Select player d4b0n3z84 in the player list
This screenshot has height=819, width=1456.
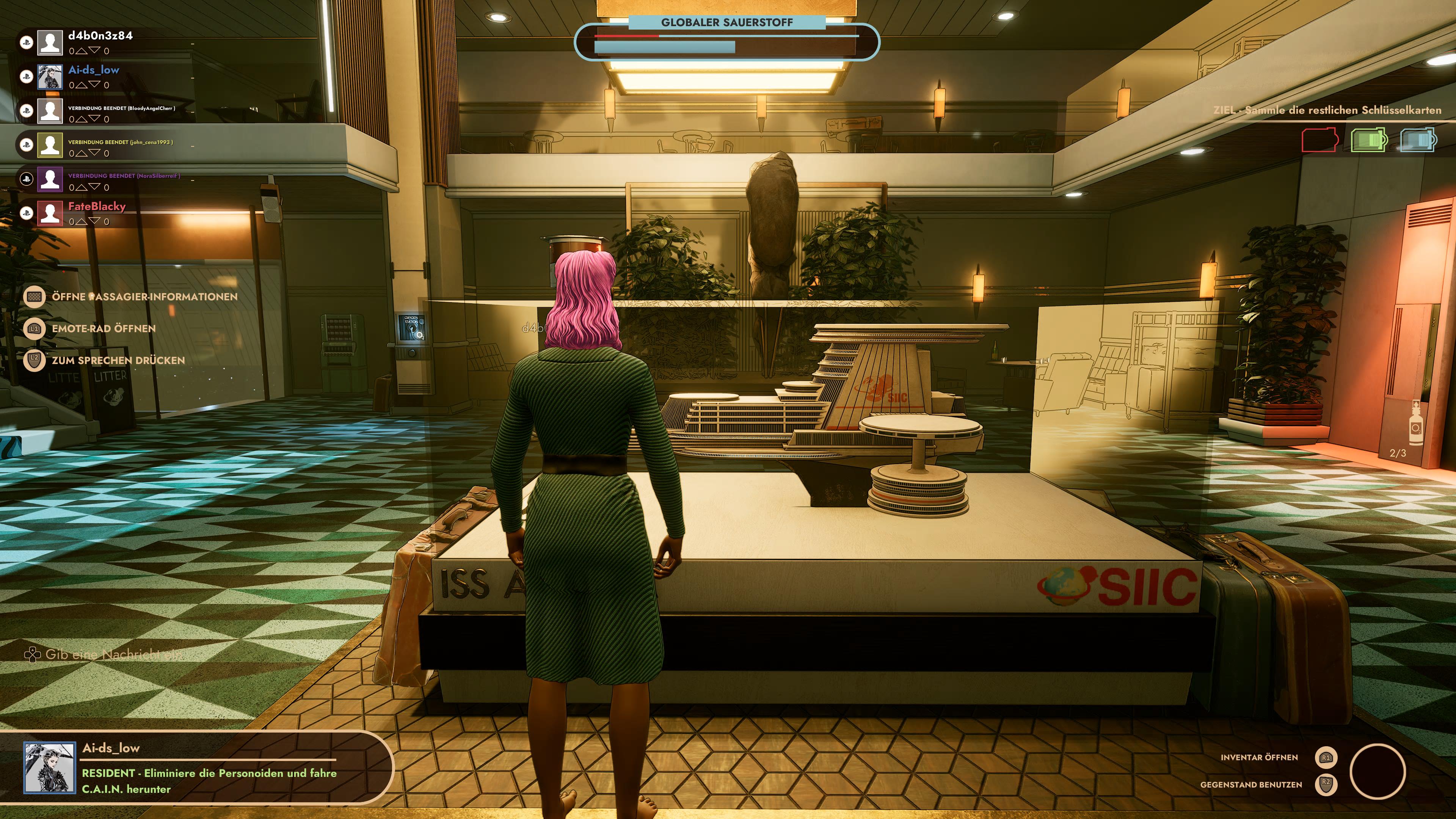point(100,36)
